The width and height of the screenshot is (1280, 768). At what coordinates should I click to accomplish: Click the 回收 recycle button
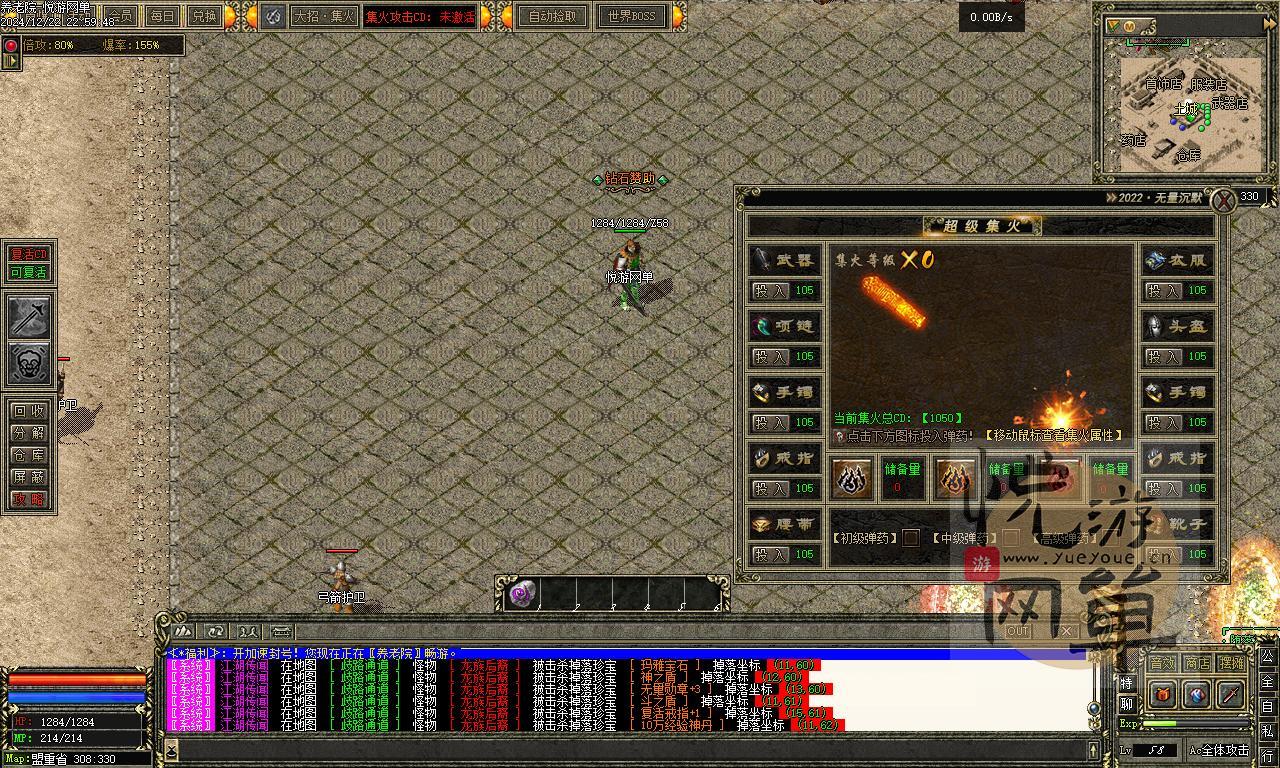29,411
